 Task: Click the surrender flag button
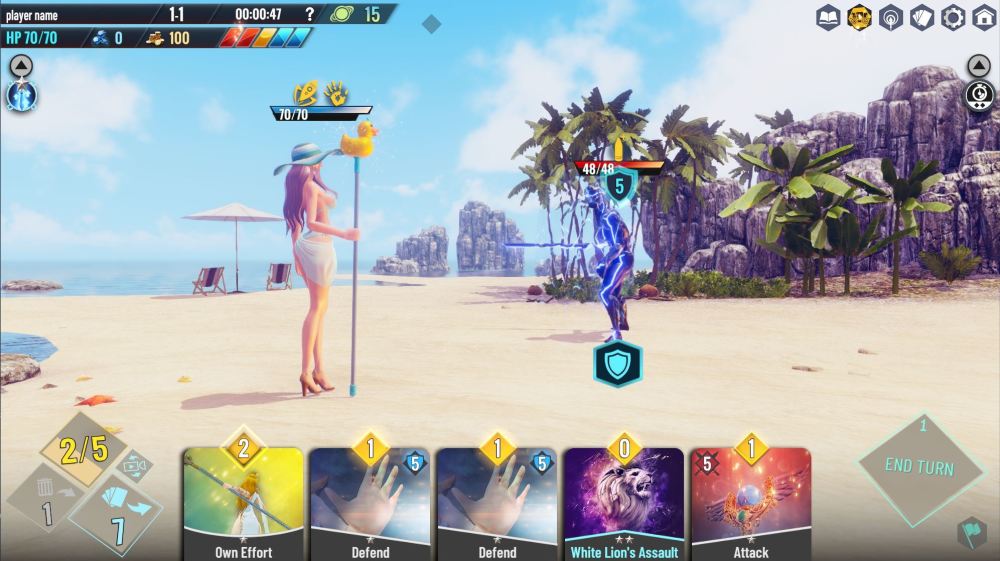click(970, 532)
